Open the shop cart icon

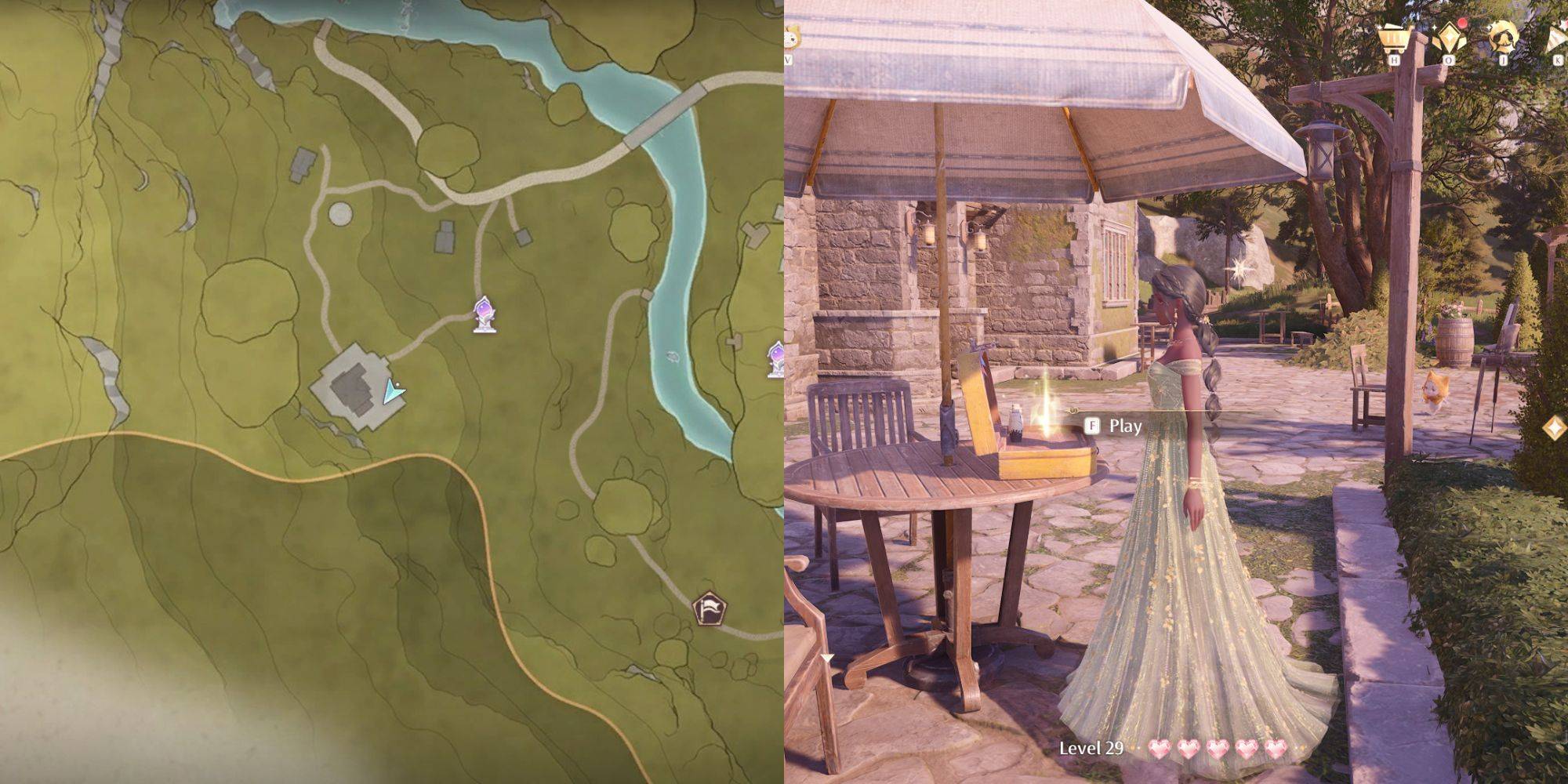(1394, 37)
